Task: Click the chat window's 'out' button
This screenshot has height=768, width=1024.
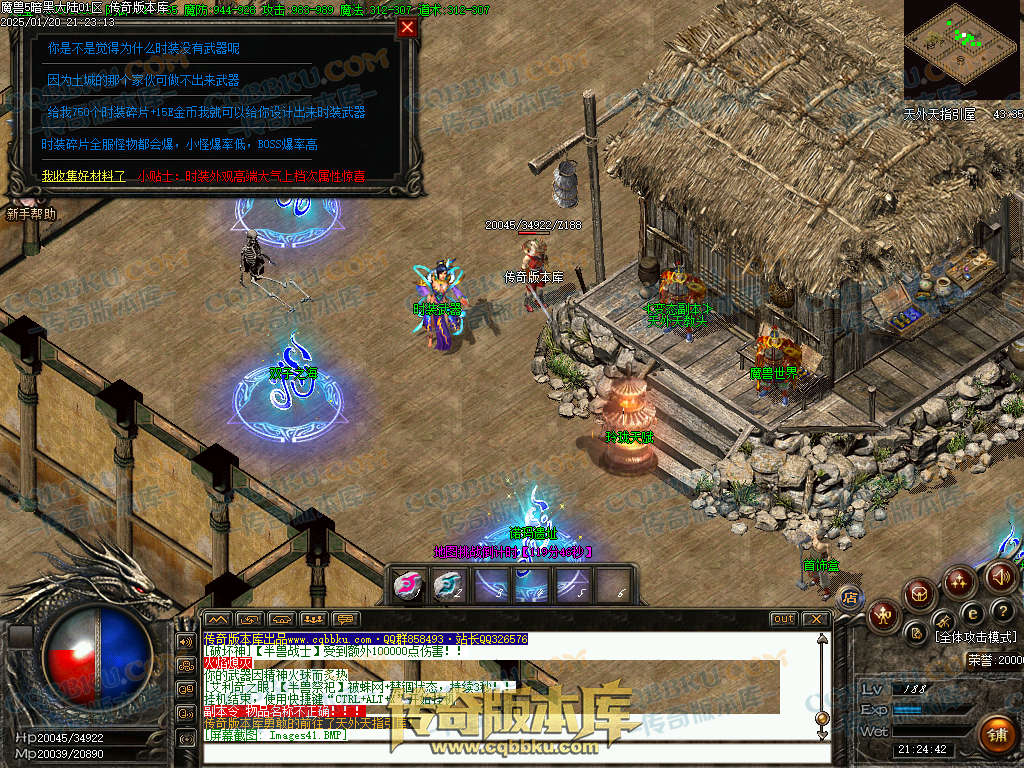Action: 784,619
